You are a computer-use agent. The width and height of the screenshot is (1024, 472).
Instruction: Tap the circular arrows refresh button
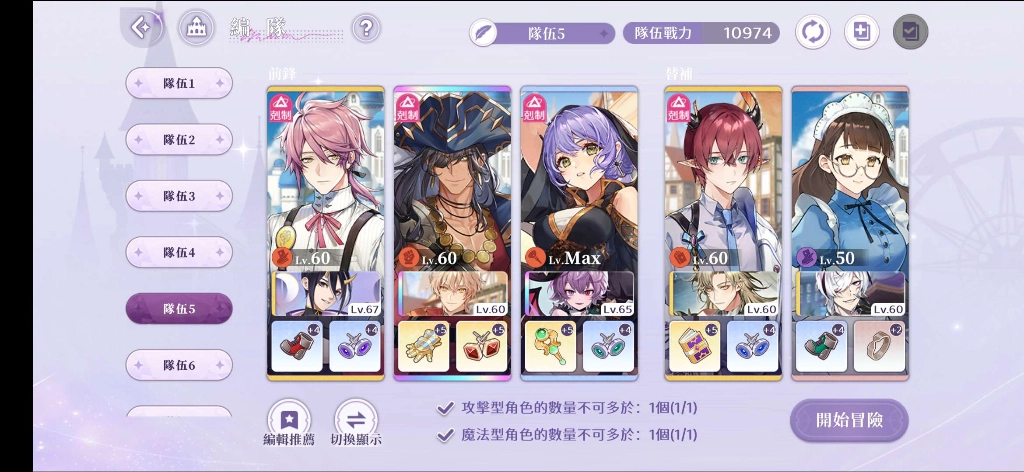[x=812, y=32]
